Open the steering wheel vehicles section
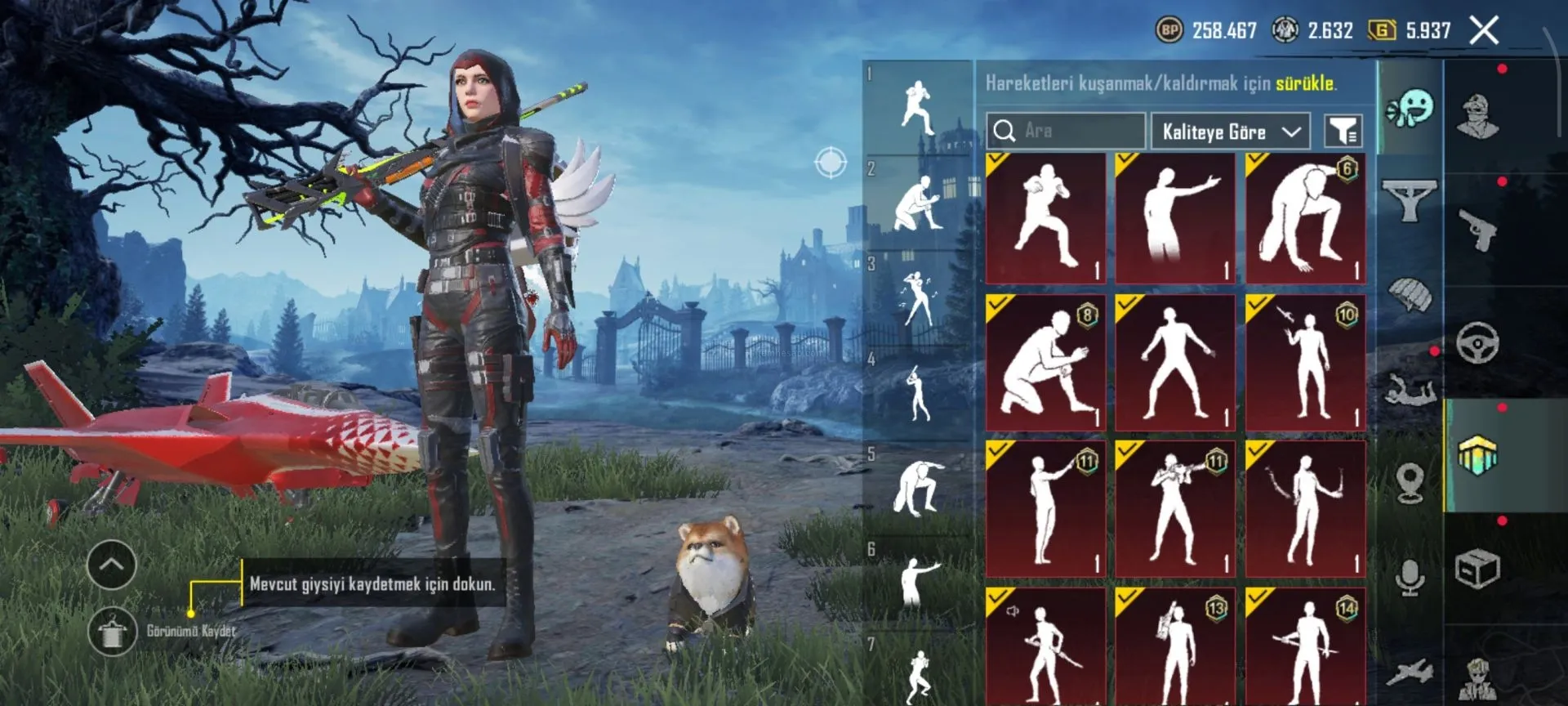This screenshot has width=1568, height=706. click(1478, 343)
